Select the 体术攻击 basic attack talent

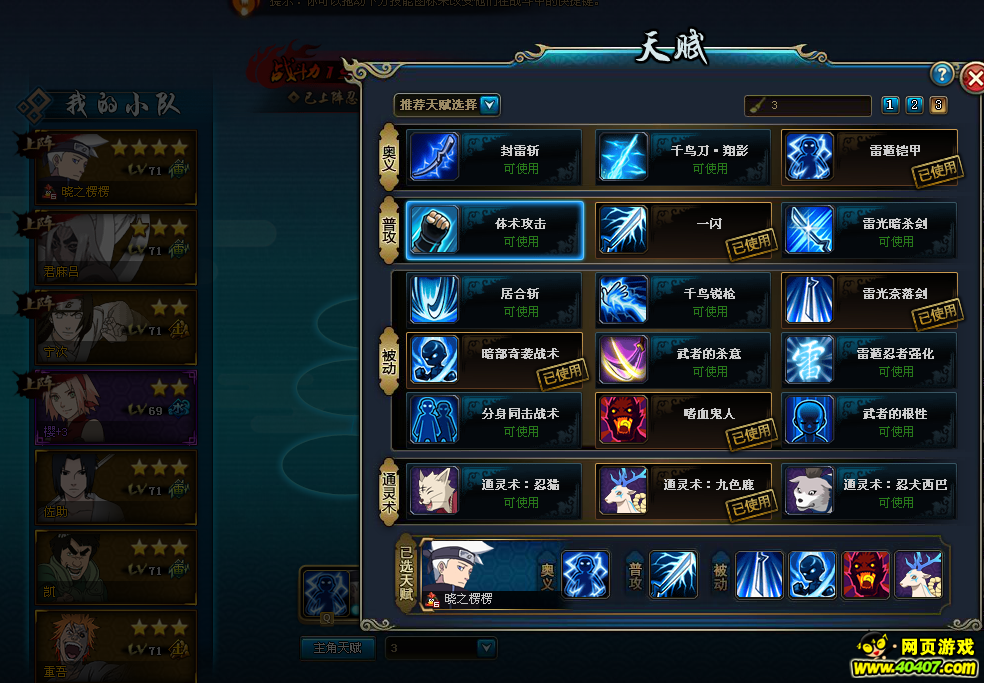pyautogui.click(x=494, y=230)
